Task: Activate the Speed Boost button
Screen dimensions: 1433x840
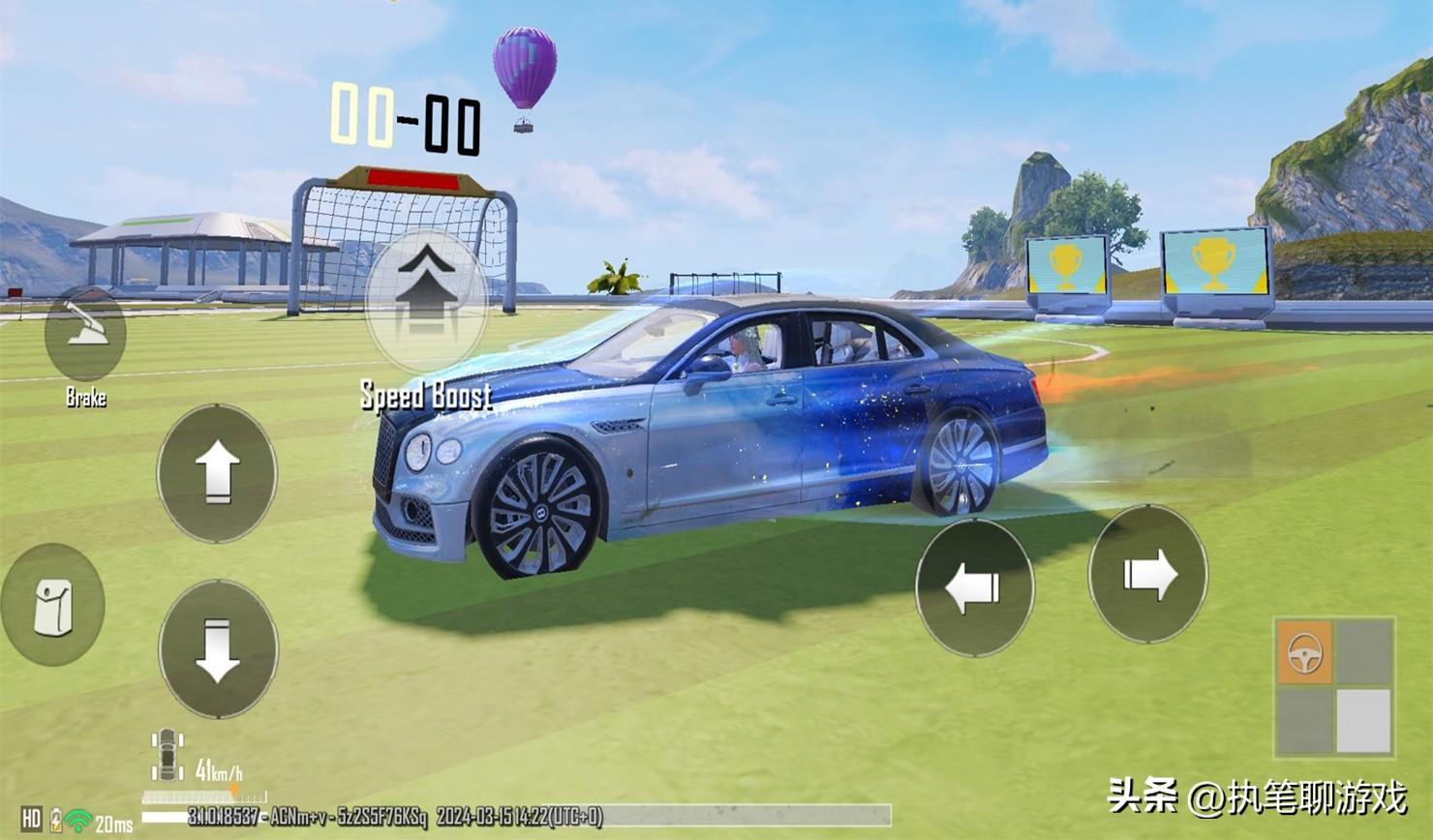Action: click(426, 296)
